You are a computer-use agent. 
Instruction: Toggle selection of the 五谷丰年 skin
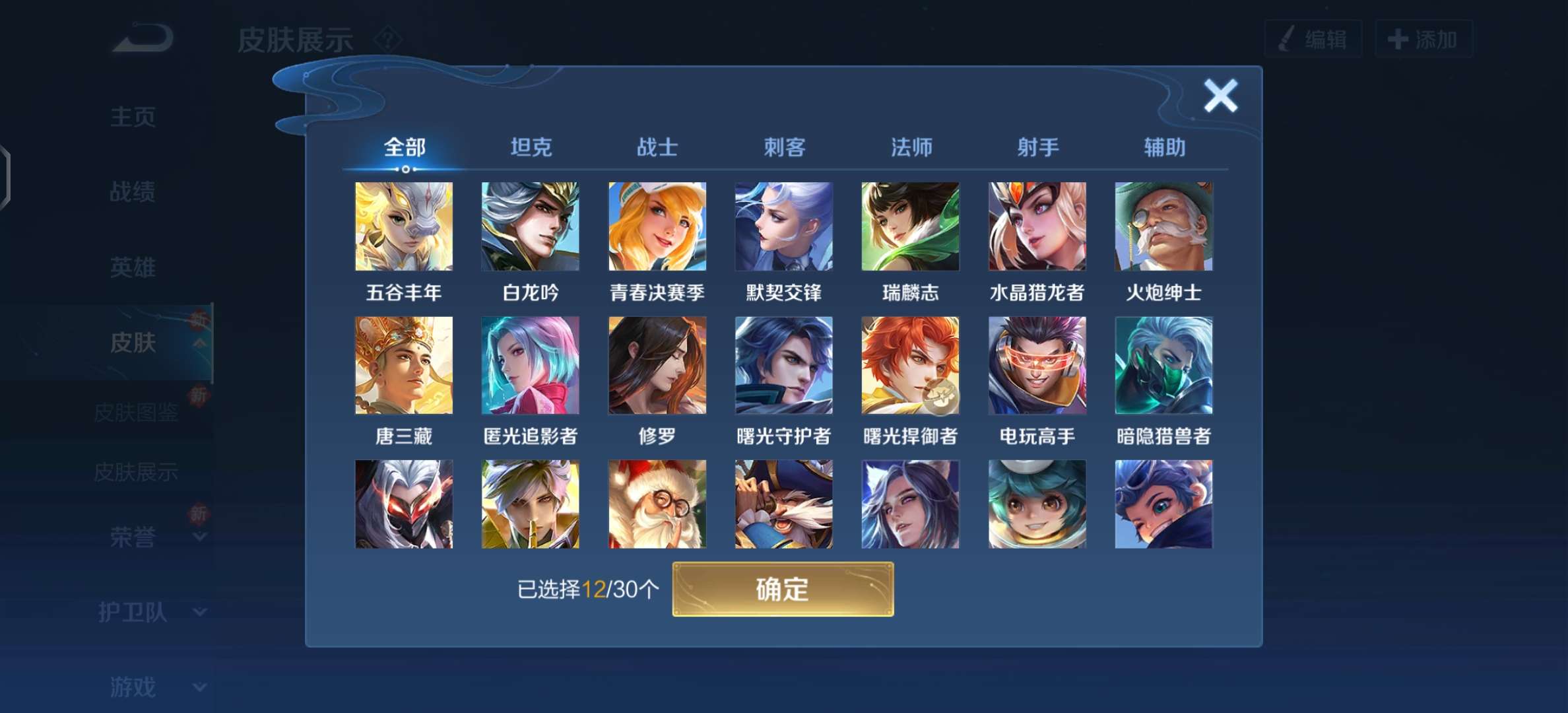tap(403, 226)
